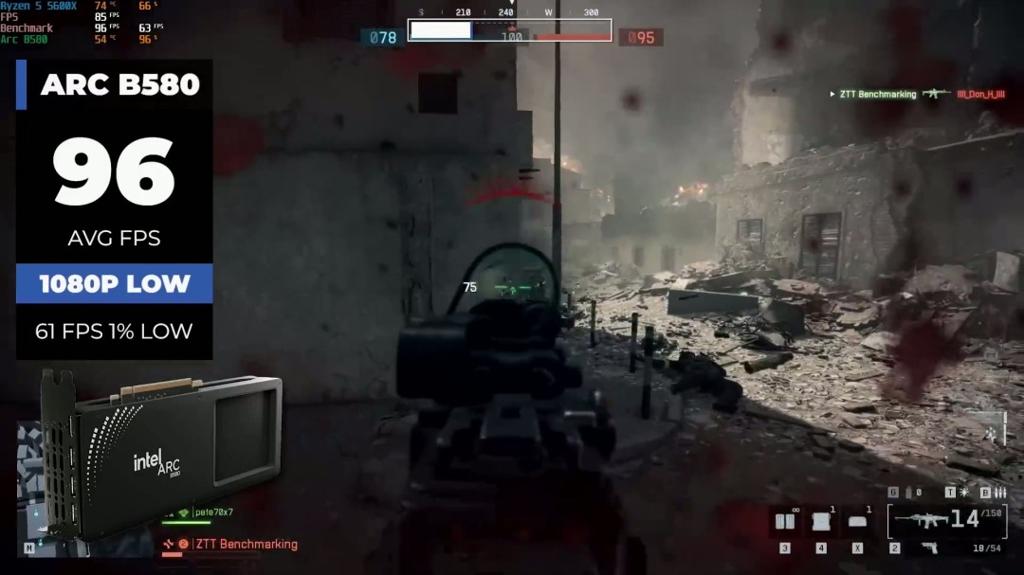The height and width of the screenshot is (575, 1024).
Task: Click the kill feed entry for III_Don_H_III
Action: [x=983, y=94]
